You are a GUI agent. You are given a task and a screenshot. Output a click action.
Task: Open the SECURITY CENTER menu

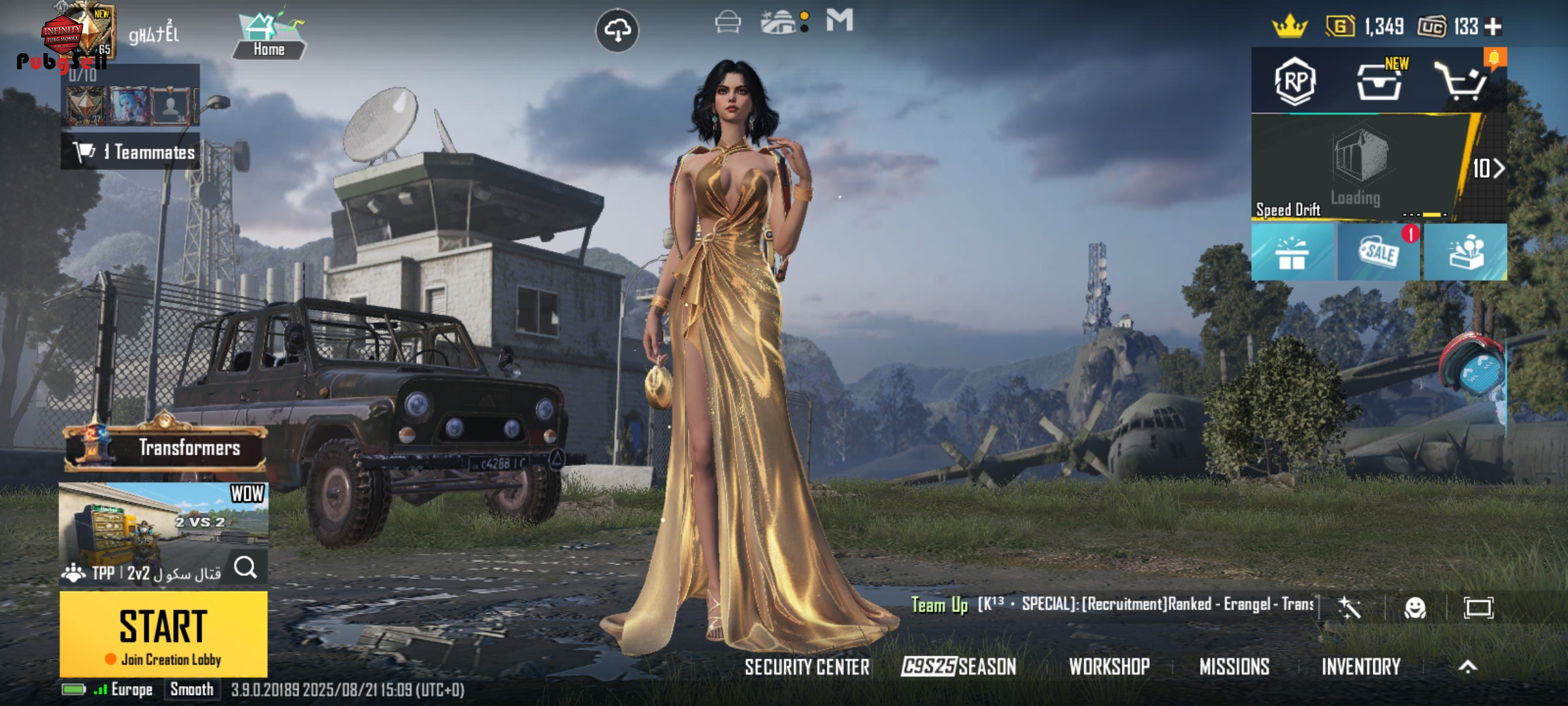click(807, 667)
